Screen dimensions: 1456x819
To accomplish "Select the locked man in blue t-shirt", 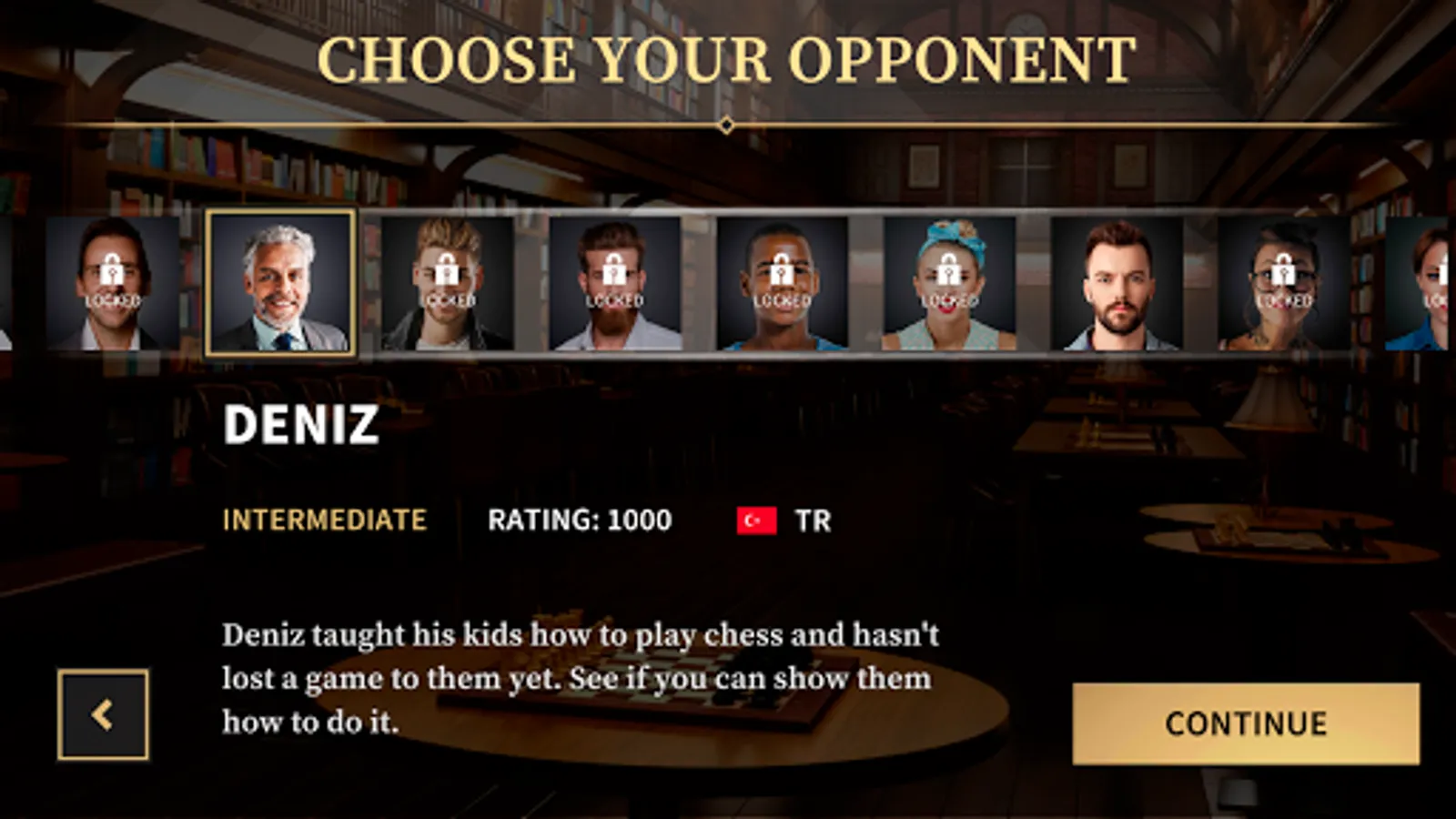I will 782,283.
